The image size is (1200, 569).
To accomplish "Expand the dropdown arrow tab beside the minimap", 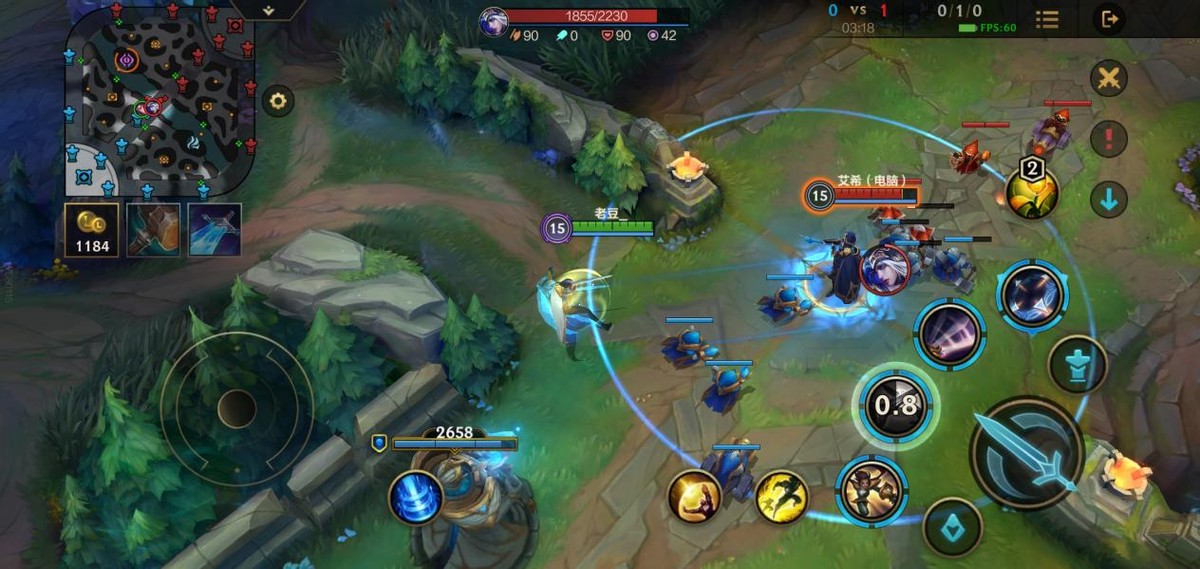I will pos(268,9).
